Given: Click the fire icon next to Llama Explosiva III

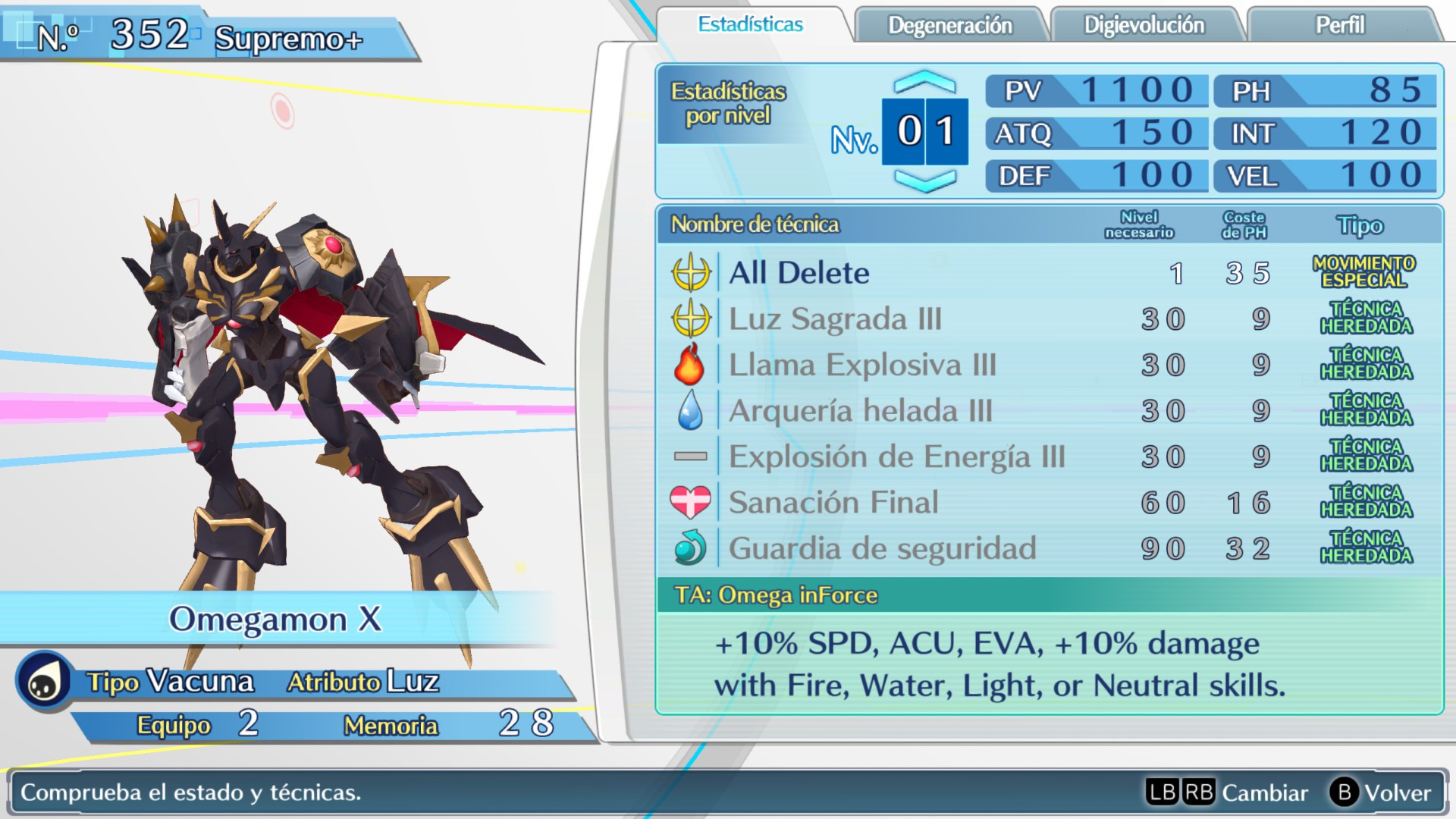Looking at the screenshot, I should 692,365.
